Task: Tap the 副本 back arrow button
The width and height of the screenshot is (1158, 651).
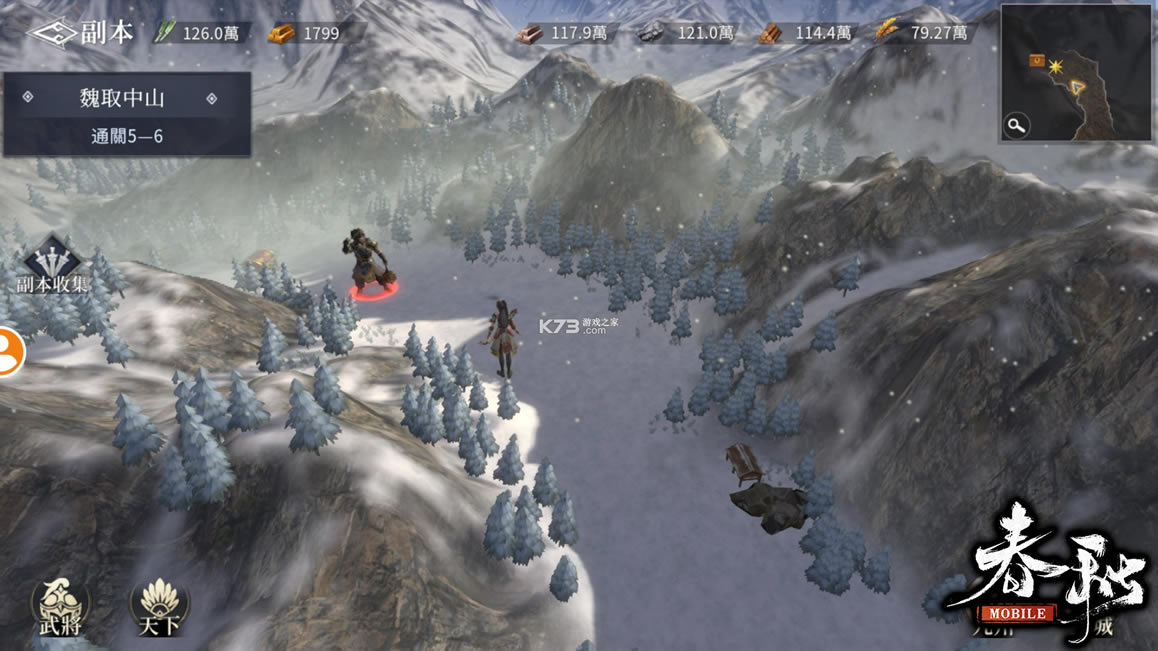Action: pos(52,32)
